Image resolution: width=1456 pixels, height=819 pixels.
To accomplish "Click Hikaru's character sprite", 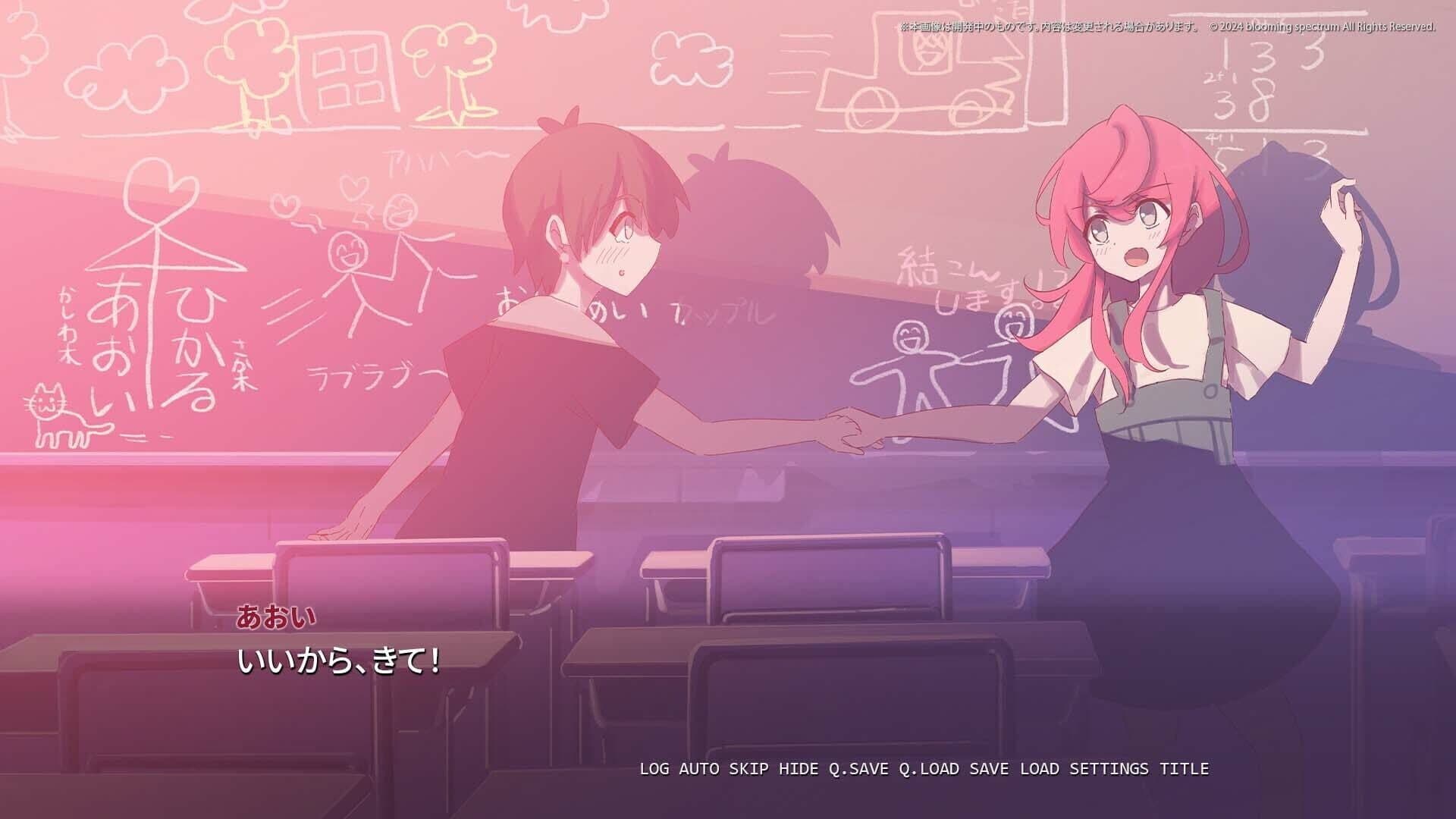I will point(569,341).
